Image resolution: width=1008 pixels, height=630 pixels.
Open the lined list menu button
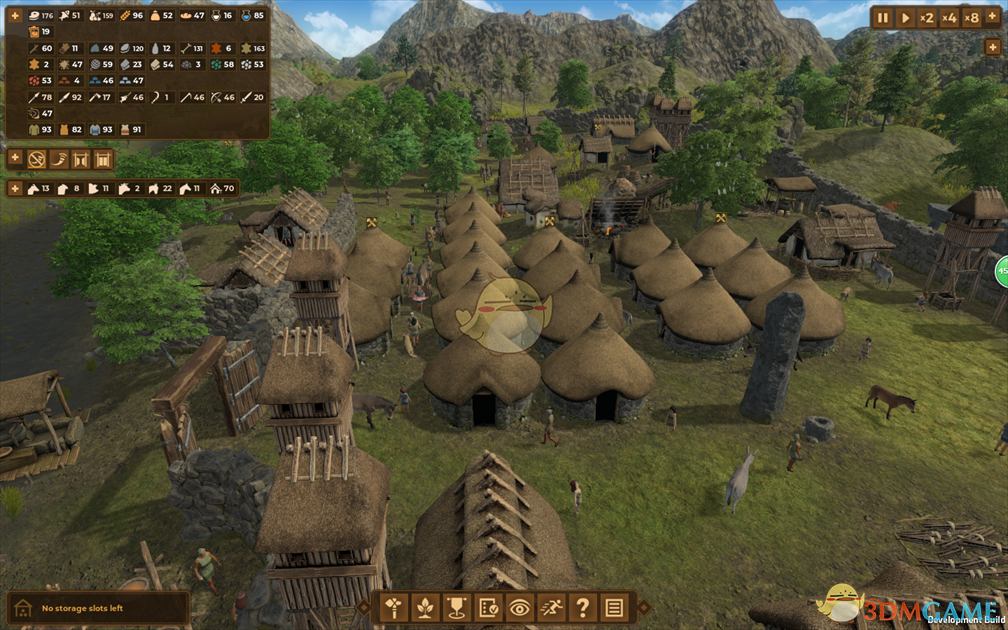point(614,606)
